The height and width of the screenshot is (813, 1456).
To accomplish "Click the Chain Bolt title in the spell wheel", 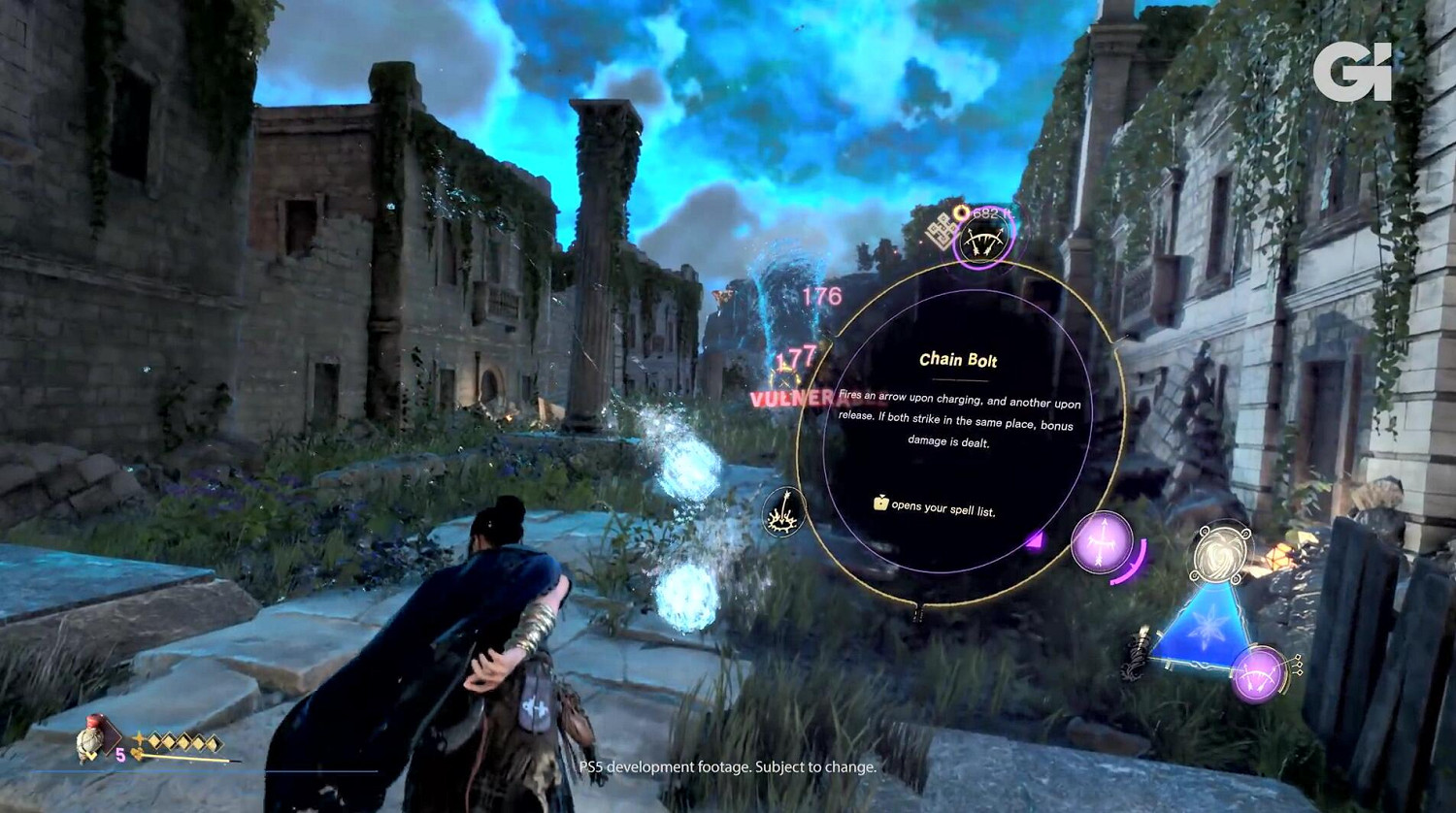I will click(958, 359).
